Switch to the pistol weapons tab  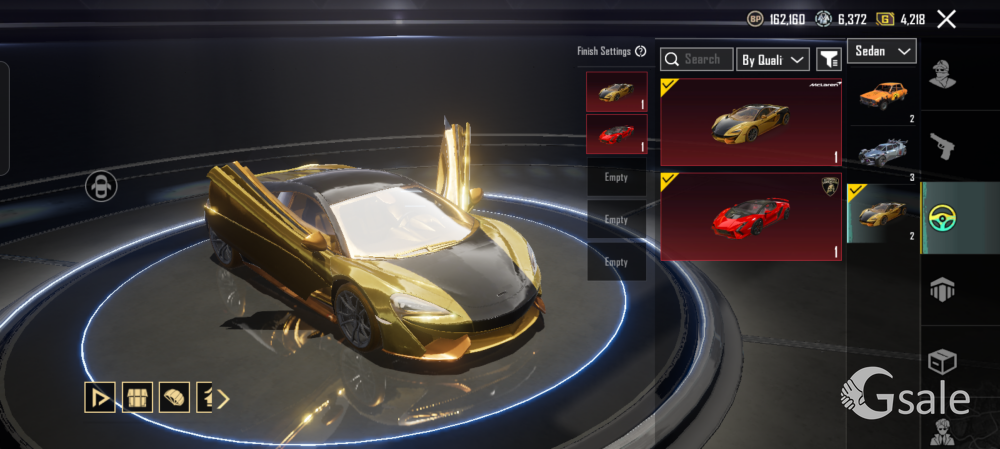pos(942,147)
